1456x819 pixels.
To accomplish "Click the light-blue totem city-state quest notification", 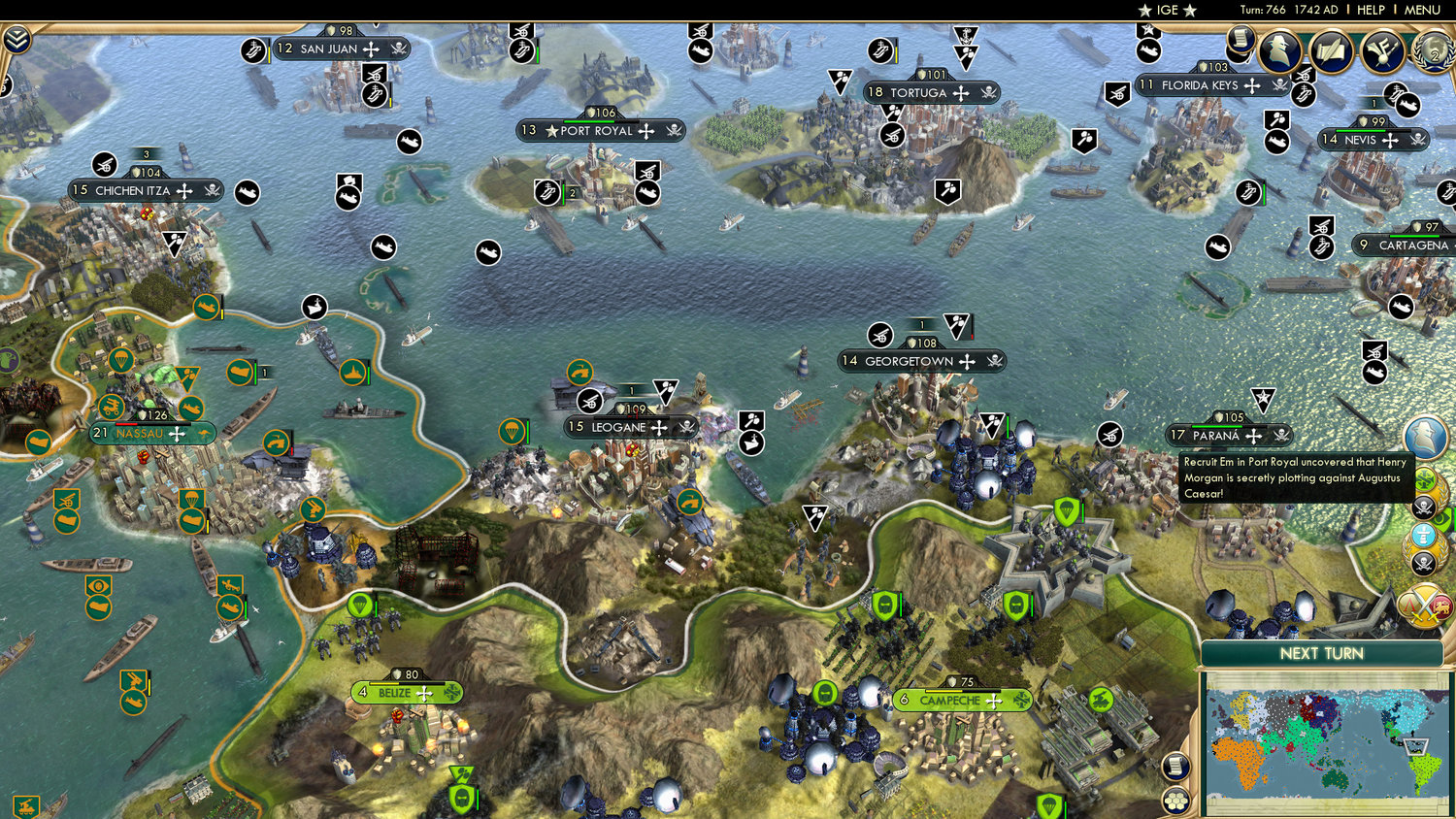I will pos(1423,535).
